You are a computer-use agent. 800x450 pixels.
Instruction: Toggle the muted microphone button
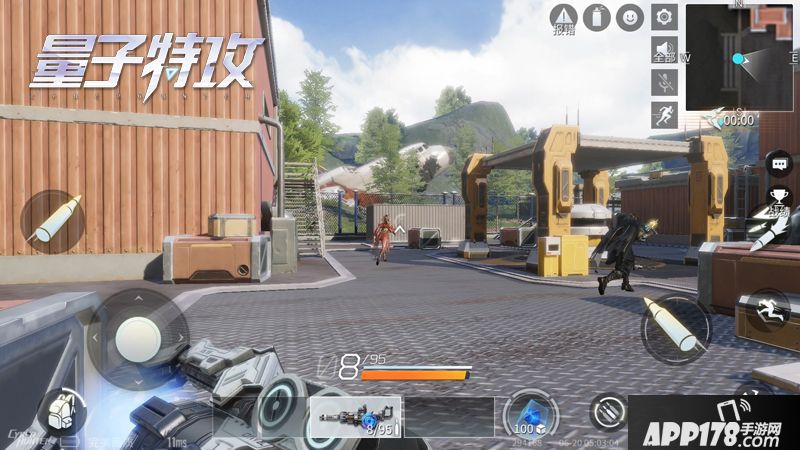tap(664, 82)
